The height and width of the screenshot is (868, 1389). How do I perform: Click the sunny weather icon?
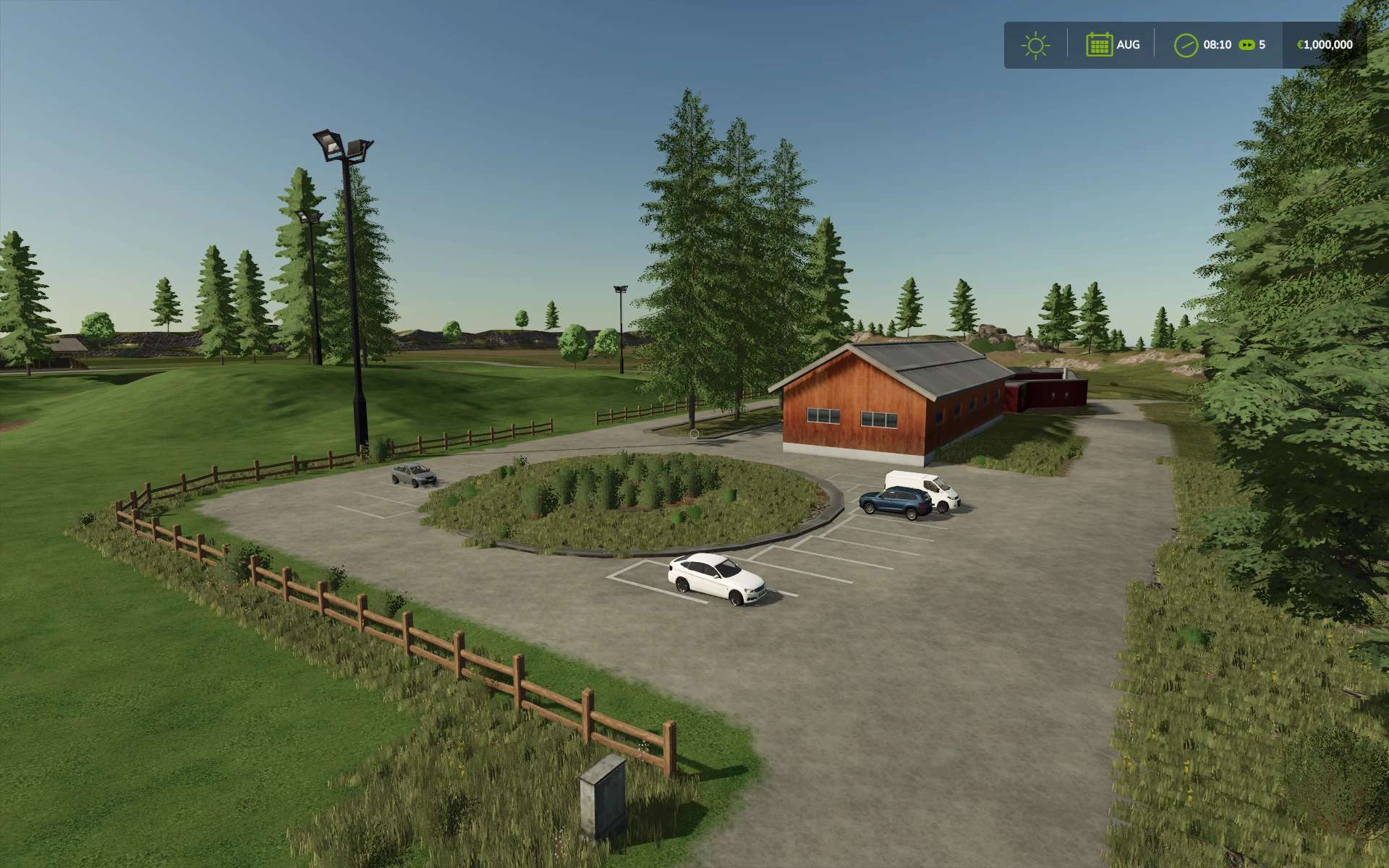(1035, 45)
